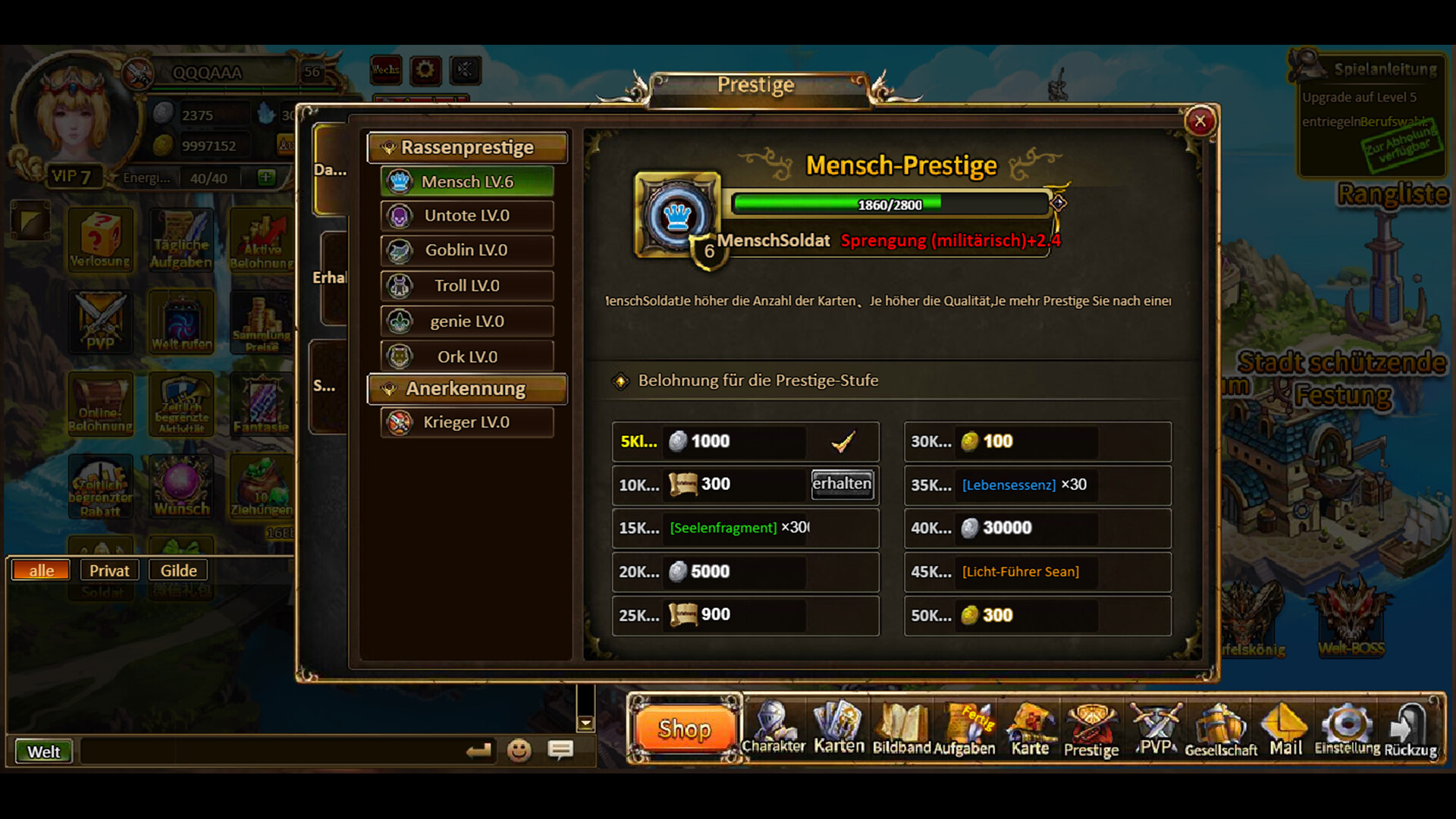Switch to the Gilde chat tab
Image resolution: width=1456 pixels, height=819 pixels.
[177, 570]
